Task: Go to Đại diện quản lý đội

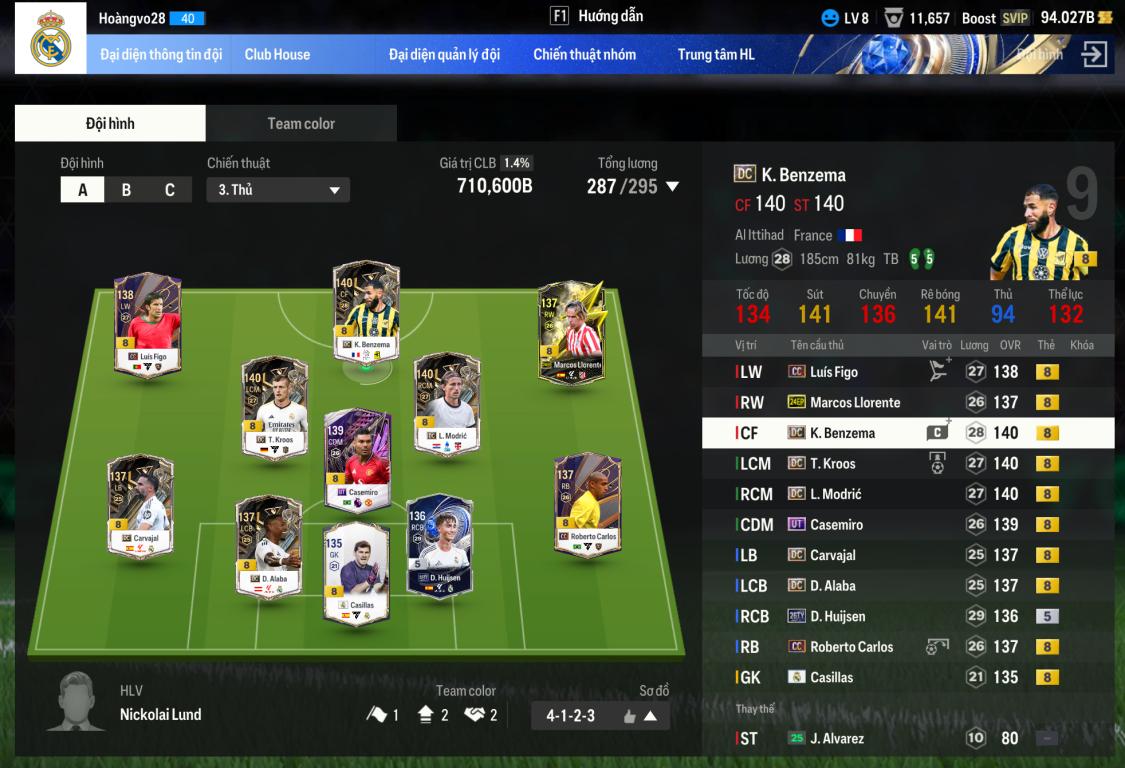Action: click(444, 55)
